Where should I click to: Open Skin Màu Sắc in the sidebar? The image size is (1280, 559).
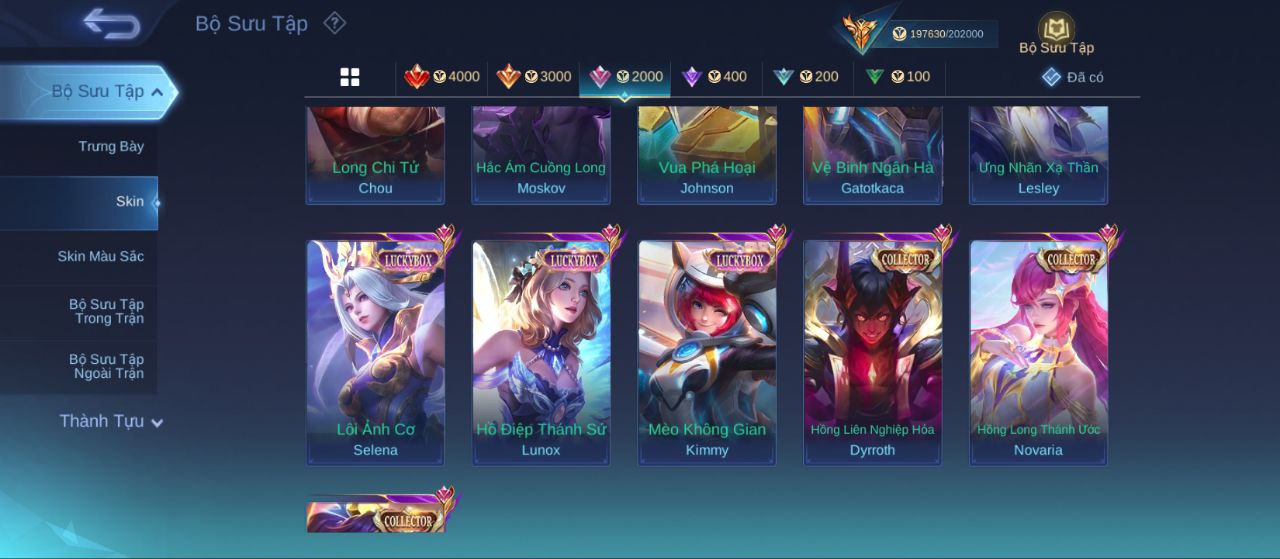pos(100,257)
